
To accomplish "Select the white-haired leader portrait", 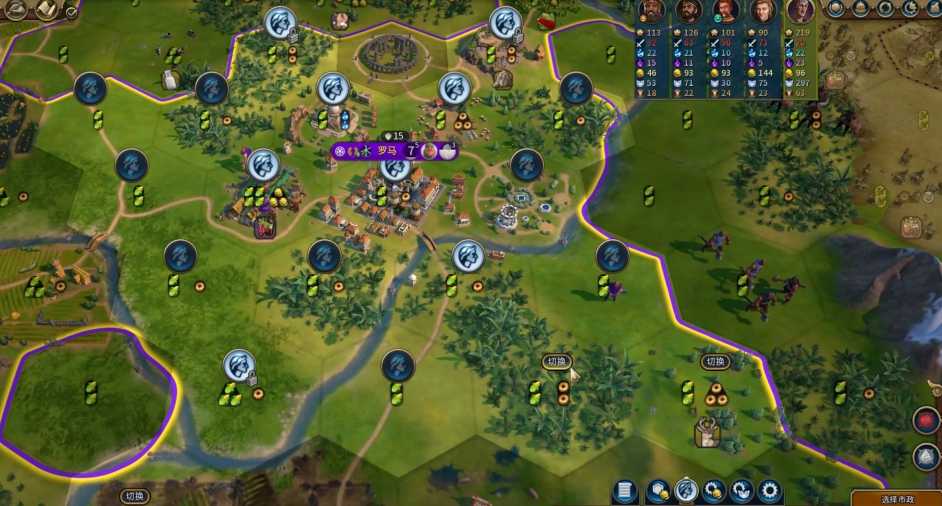I will (x=800, y=12).
